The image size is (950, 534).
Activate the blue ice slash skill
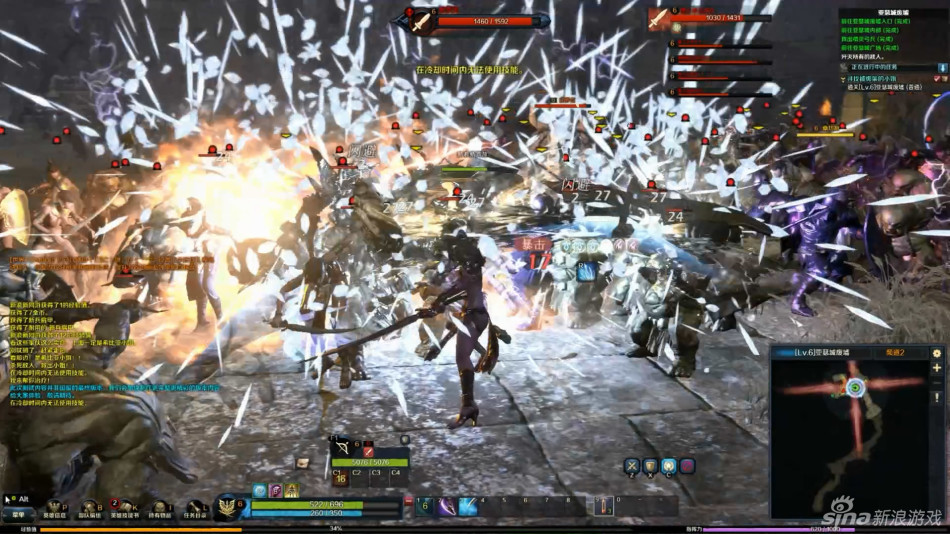click(x=468, y=507)
